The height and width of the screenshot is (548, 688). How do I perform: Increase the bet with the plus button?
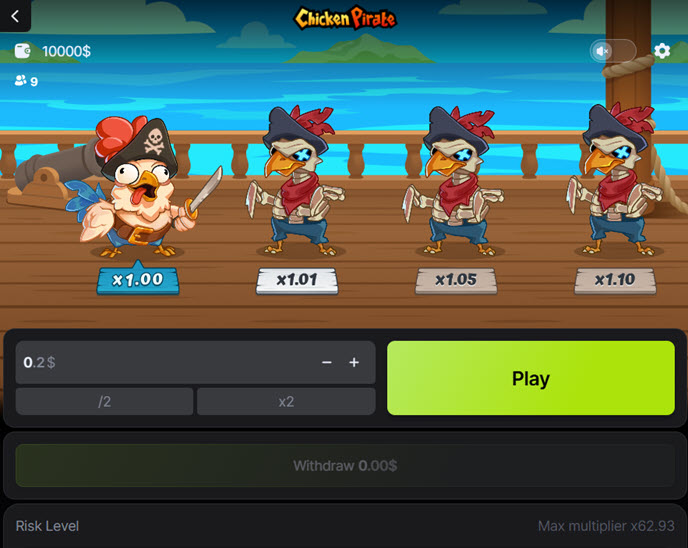click(354, 363)
